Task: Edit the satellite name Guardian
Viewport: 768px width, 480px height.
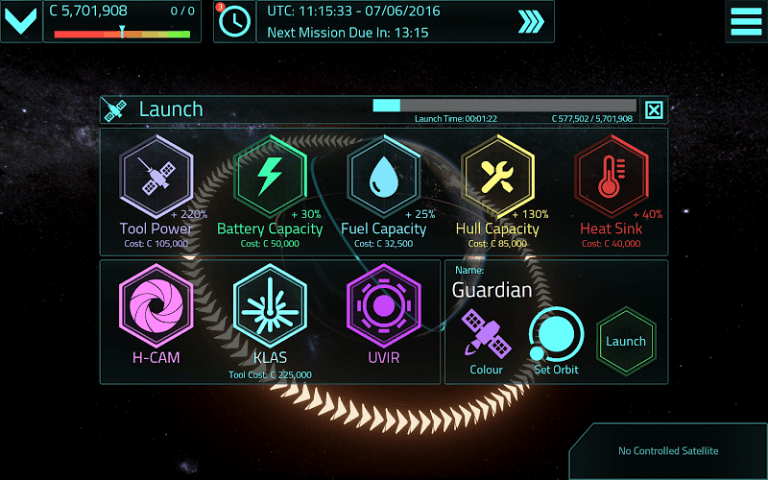Action: click(492, 290)
